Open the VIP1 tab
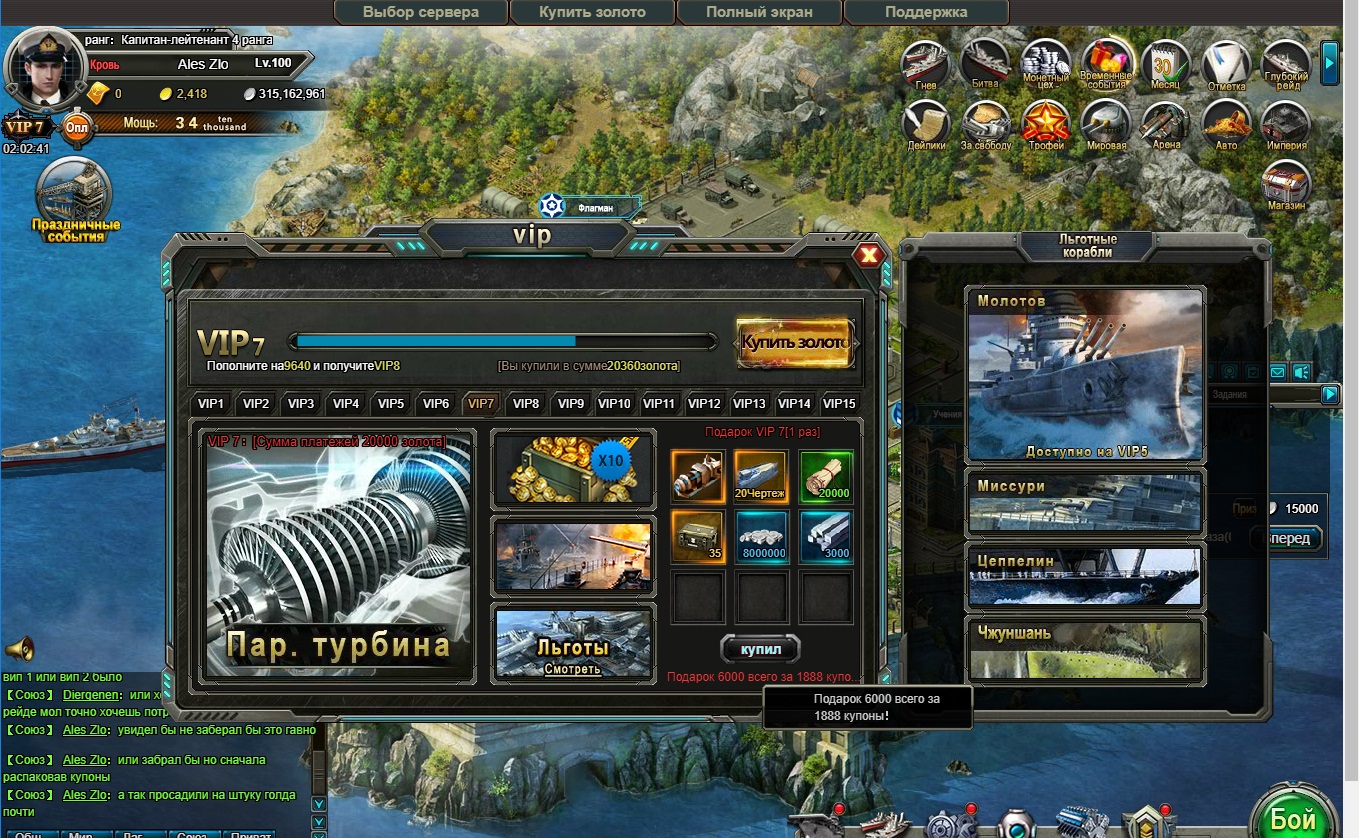 click(x=211, y=404)
